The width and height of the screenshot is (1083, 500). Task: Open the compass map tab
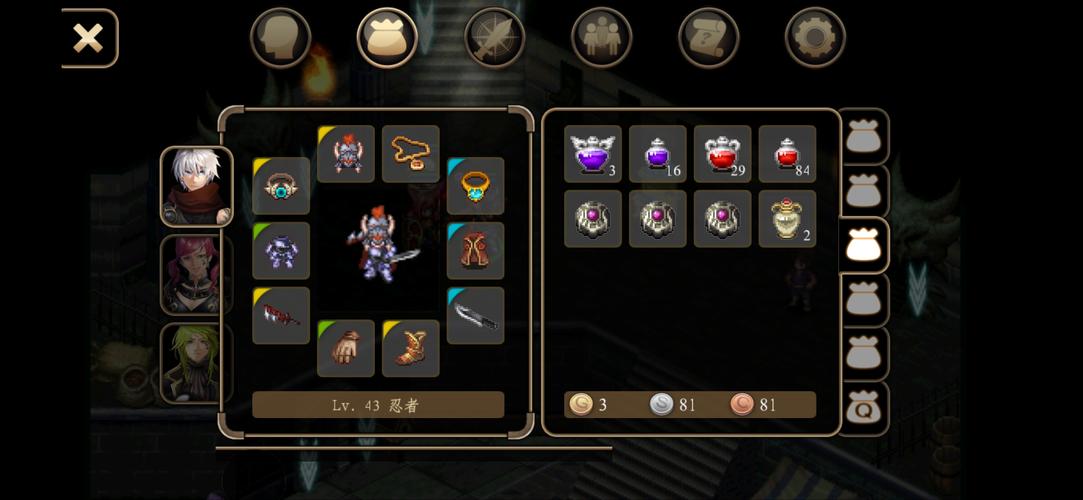pos(494,38)
